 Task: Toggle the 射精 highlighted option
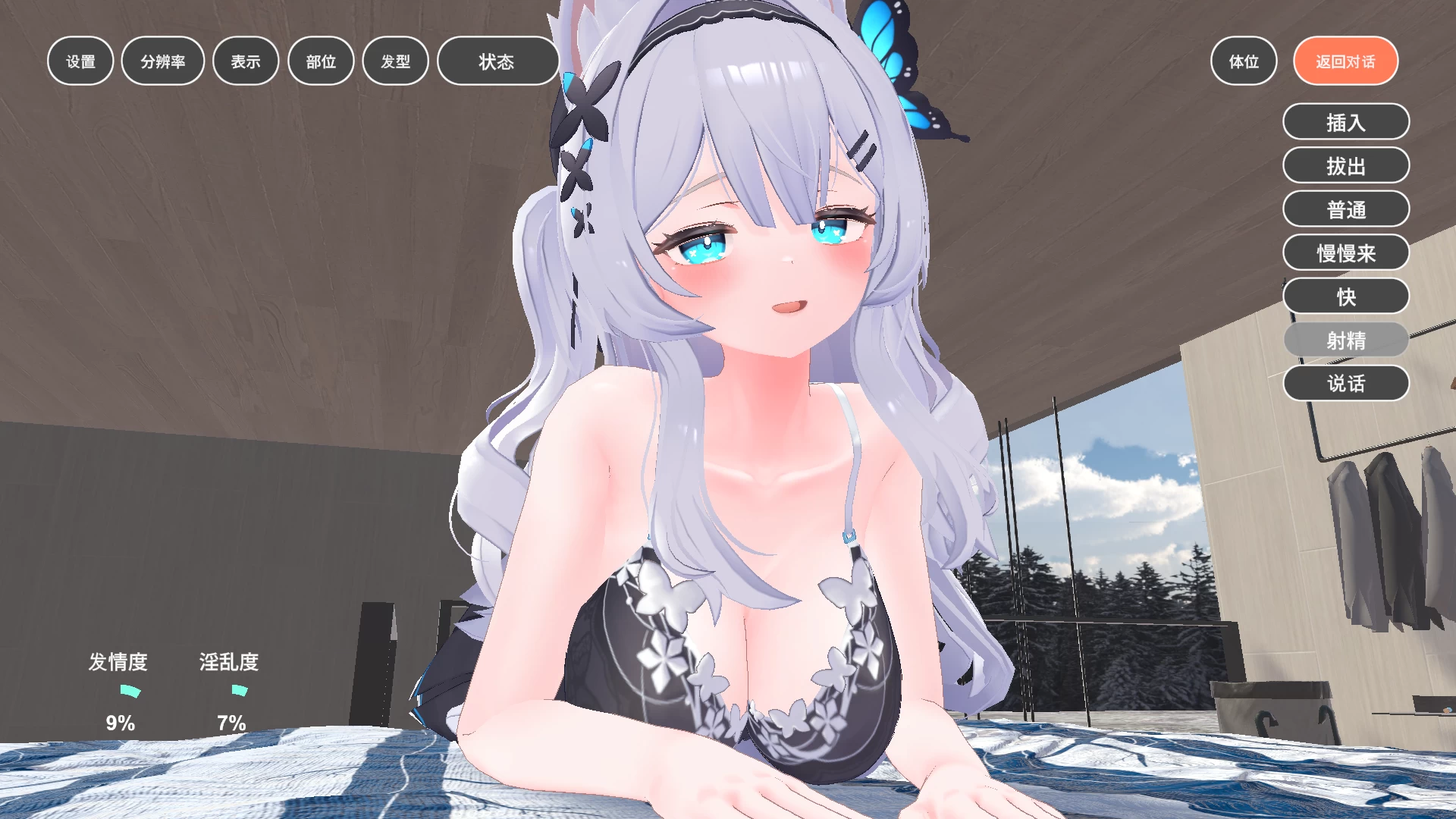click(1345, 340)
